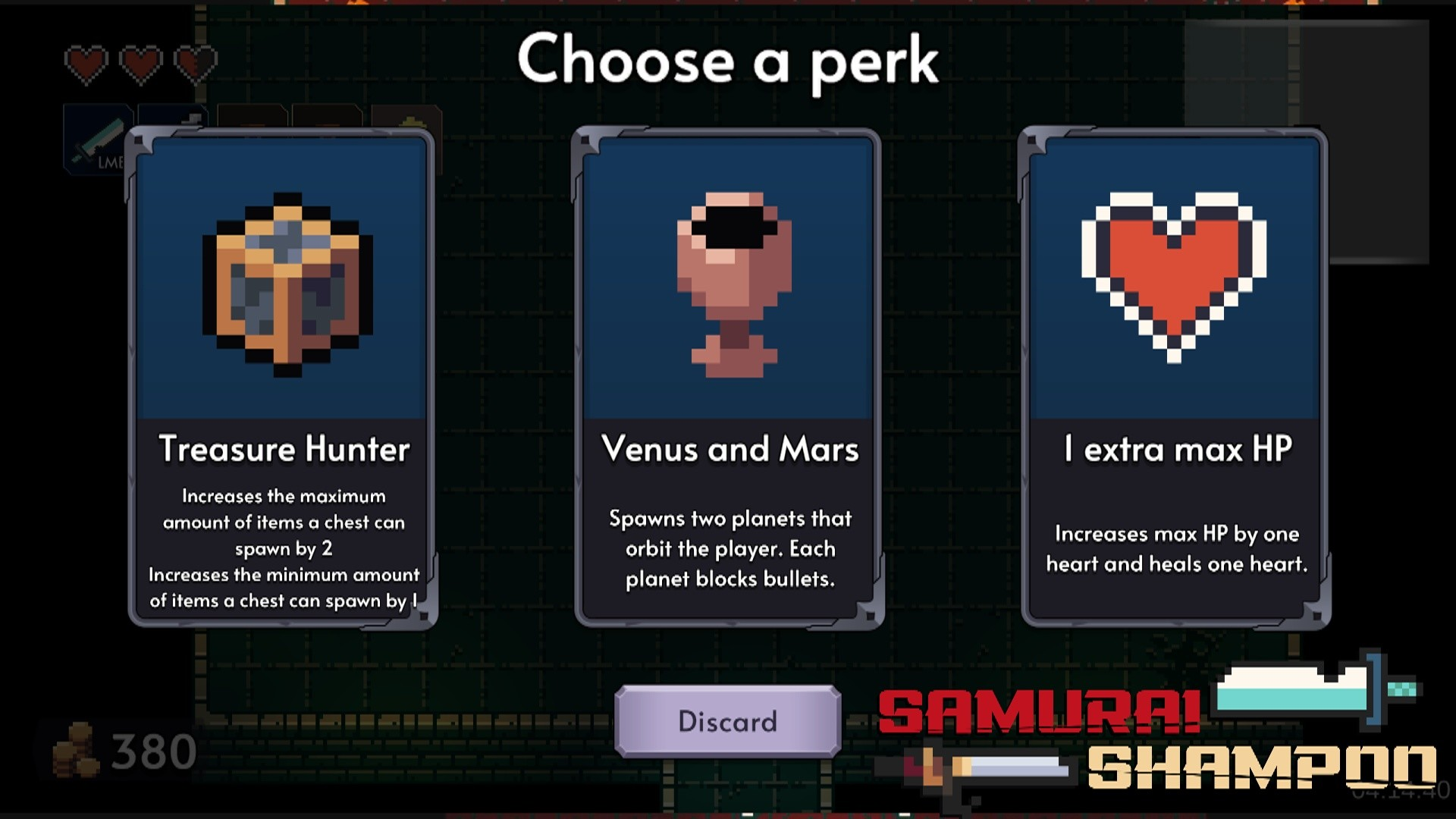The height and width of the screenshot is (819, 1456).
Task: Click the sword icon in the LMB hotbar slot
Action: tap(101, 139)
